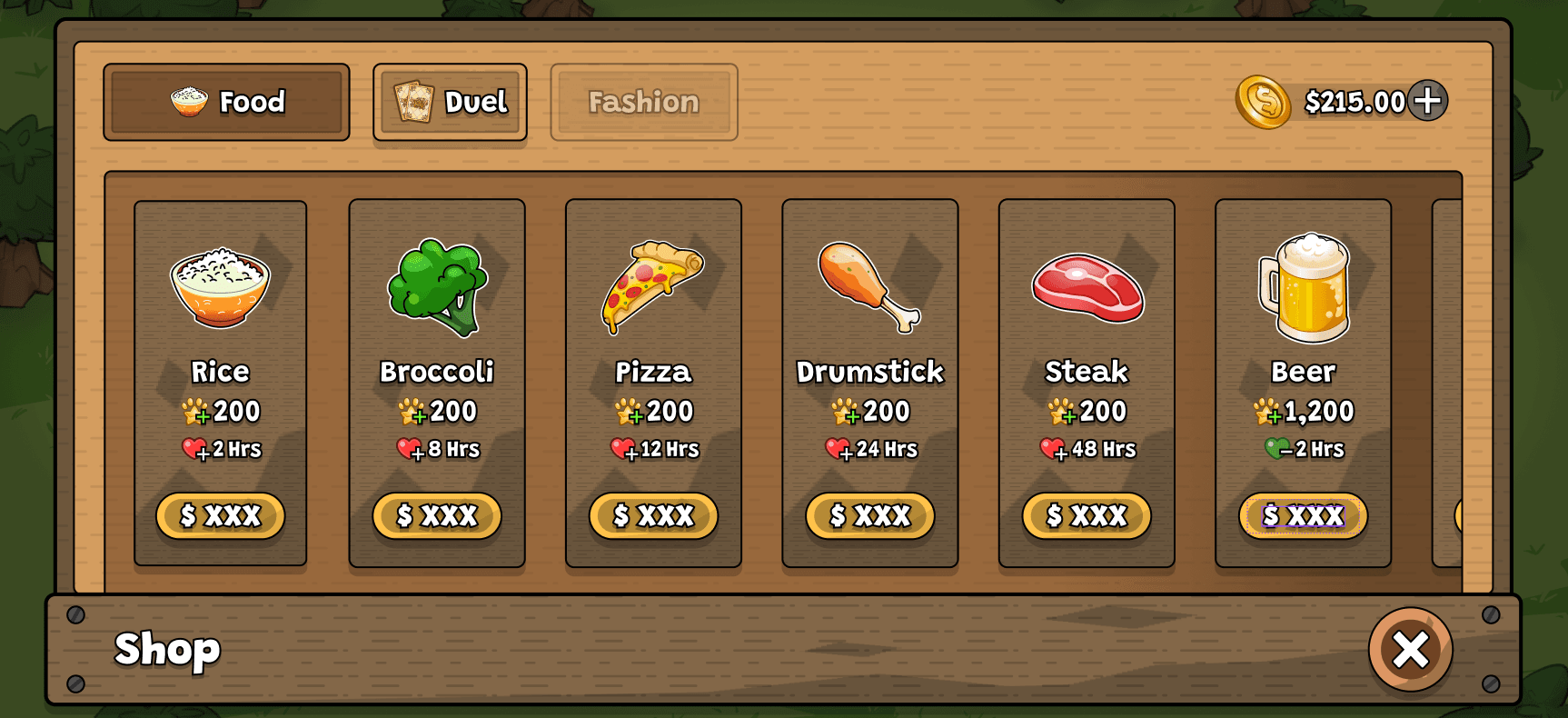Viewport: 1568px width, 718px height.
Task: Add more coins with plus button
Action: (1427, 101)
